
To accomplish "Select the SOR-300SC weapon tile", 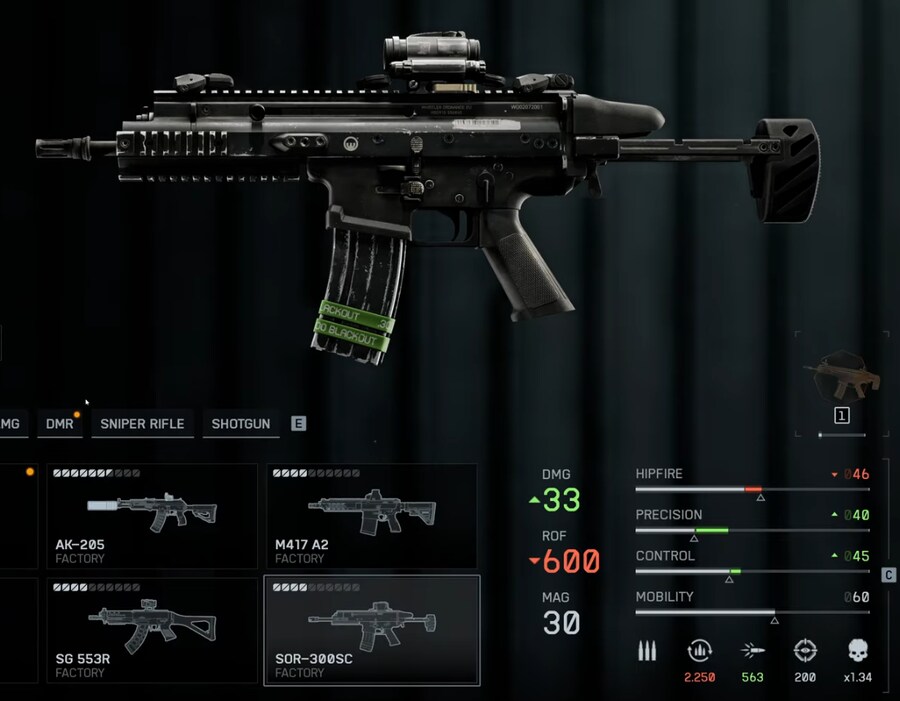I will tap(371, 630).
